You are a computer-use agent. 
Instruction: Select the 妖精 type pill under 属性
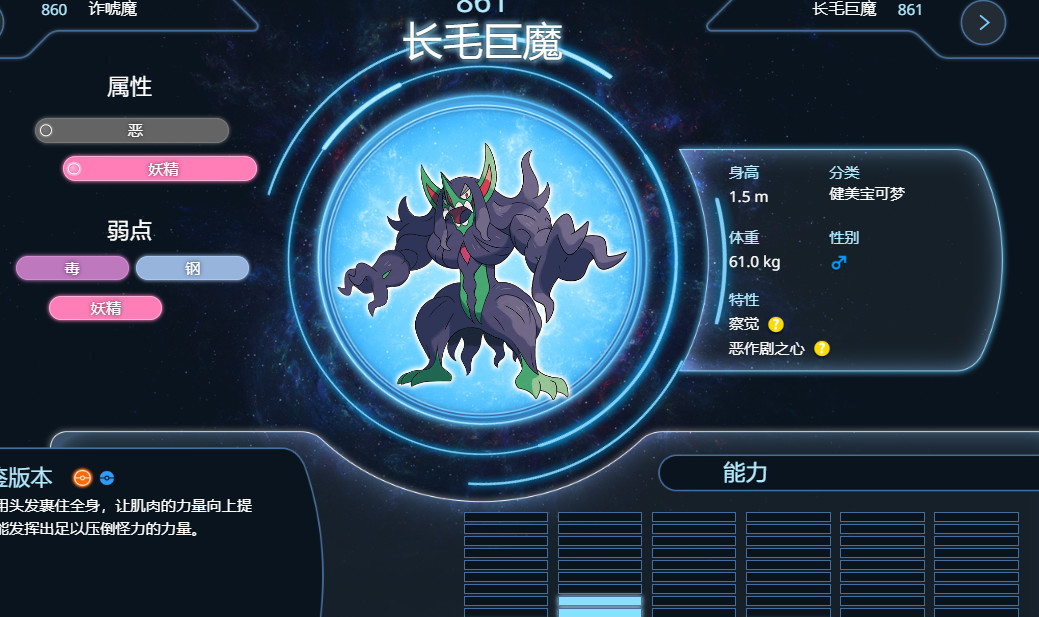pyautogui.click(x=160, y=169)
